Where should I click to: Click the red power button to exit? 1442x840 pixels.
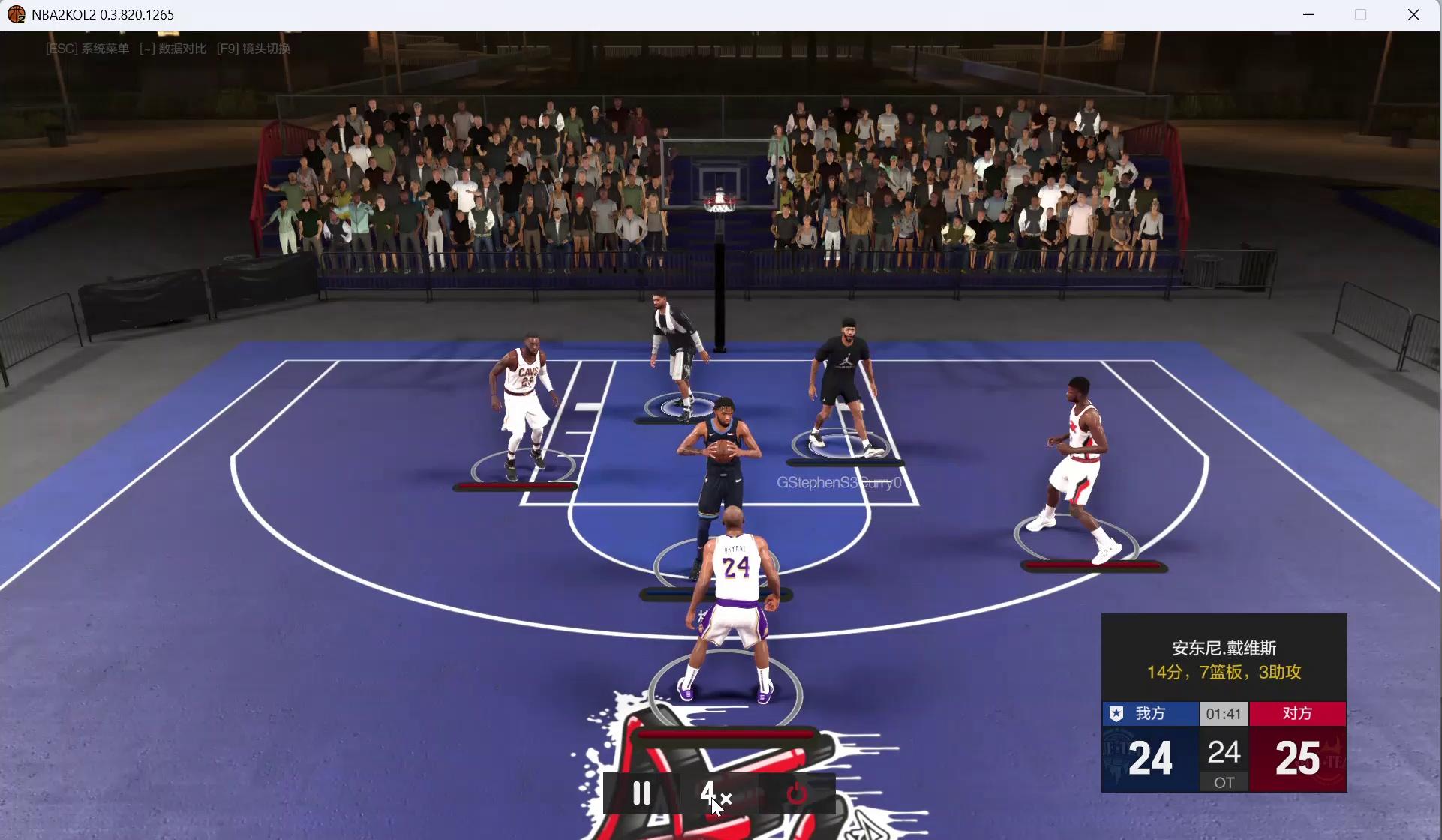[797, 793]
